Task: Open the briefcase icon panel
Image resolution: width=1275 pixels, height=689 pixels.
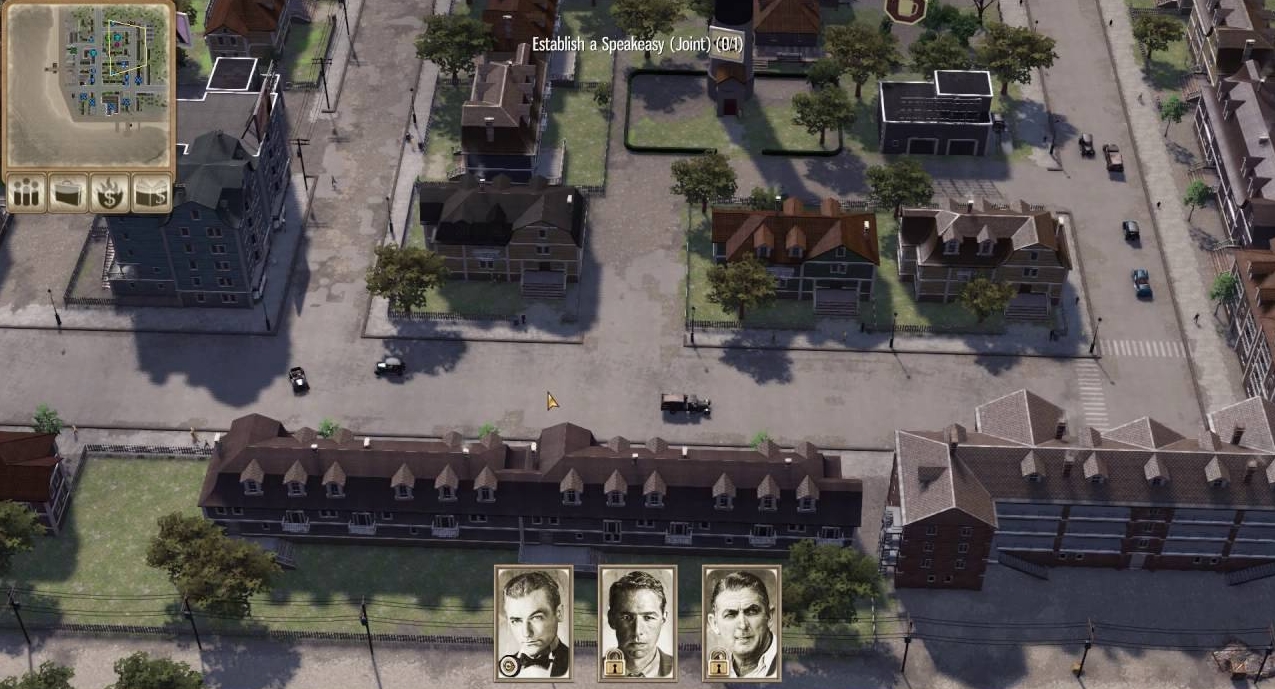Action: (x=67, y=194)
